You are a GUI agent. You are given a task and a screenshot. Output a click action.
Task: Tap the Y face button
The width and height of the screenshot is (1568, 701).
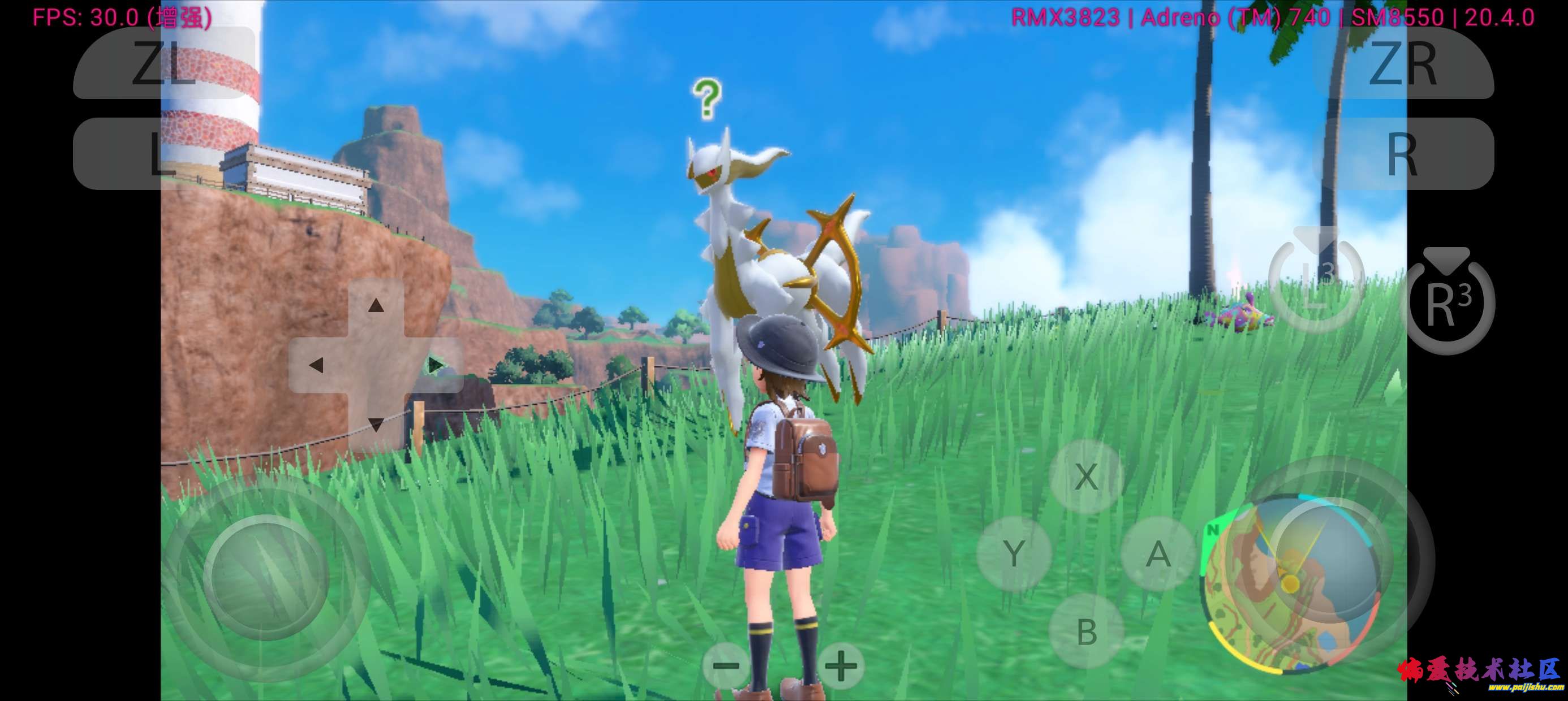(1014, 554)
